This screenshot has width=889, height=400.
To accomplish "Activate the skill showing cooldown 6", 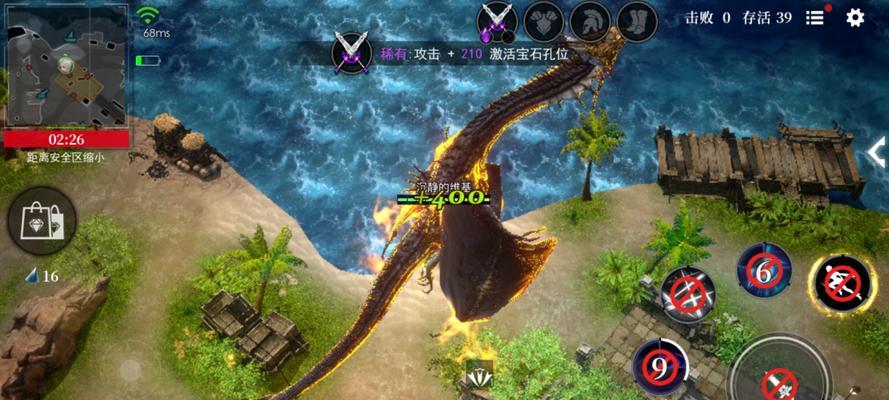I will [765, 271].
